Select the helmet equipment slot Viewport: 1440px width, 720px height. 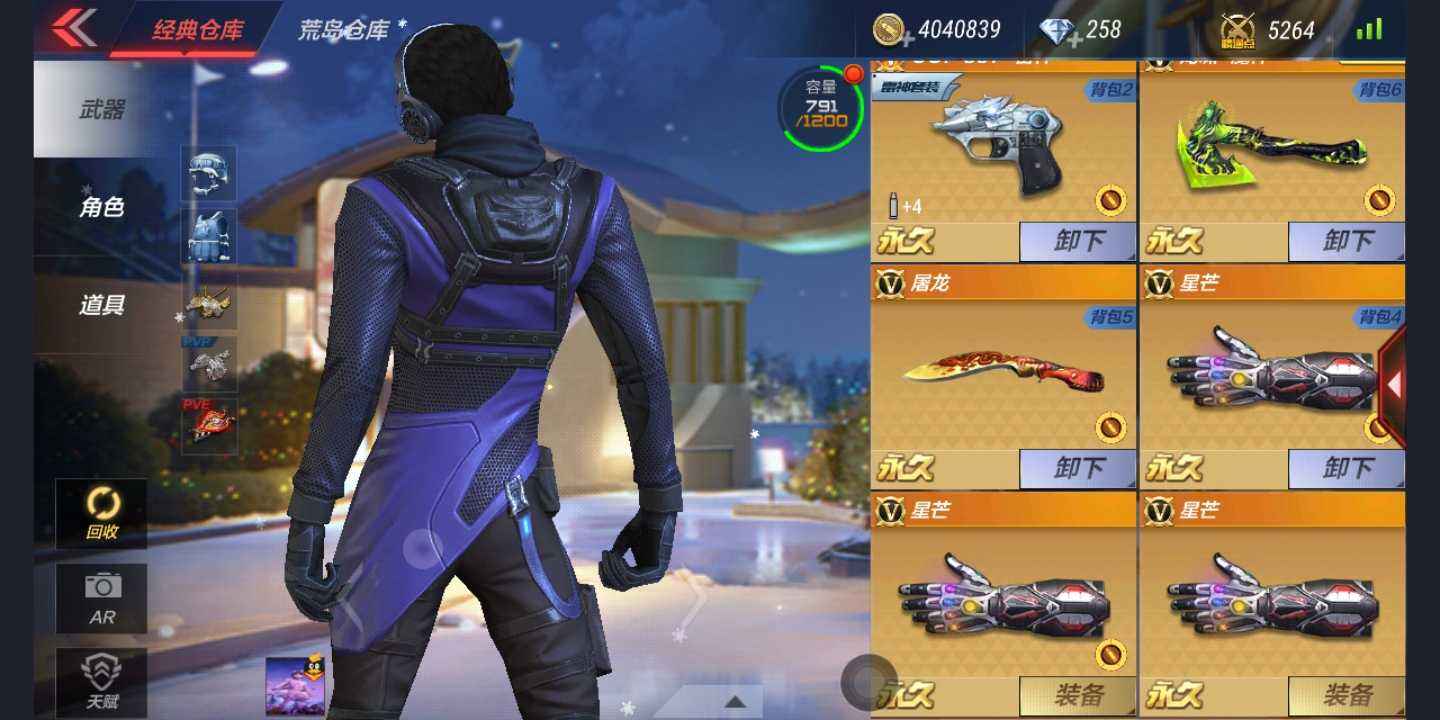pos(209,172)
